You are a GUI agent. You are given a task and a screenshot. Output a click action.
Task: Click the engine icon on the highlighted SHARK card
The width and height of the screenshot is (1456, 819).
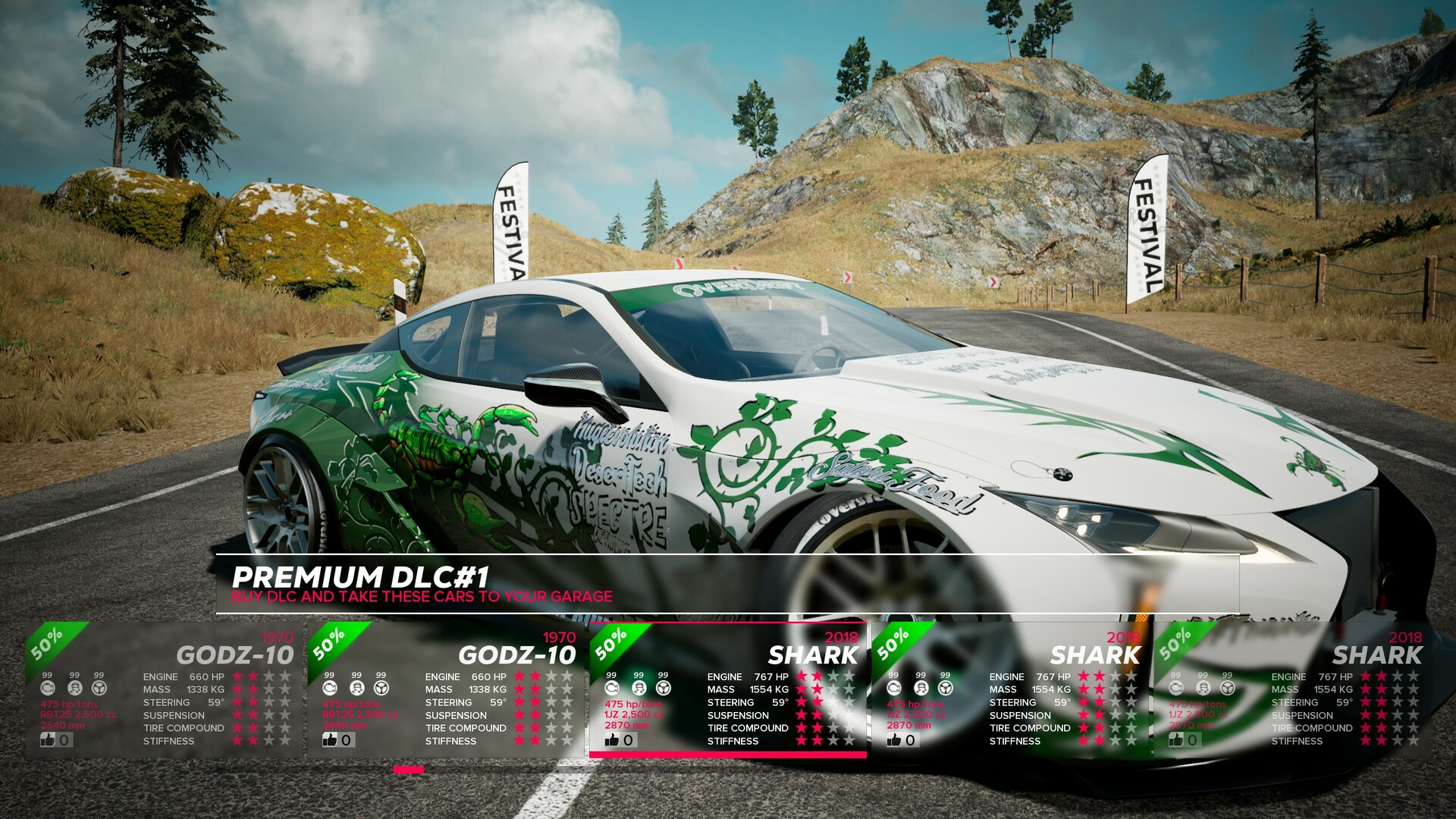[611, 686]
